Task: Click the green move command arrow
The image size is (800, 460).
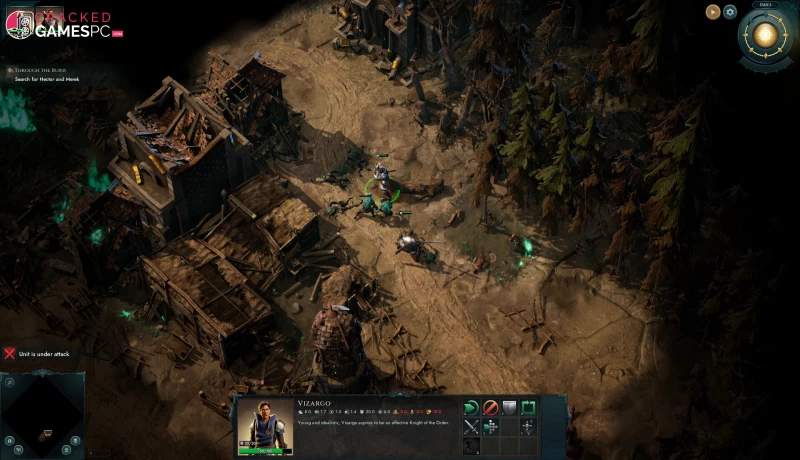Action: 472,408
